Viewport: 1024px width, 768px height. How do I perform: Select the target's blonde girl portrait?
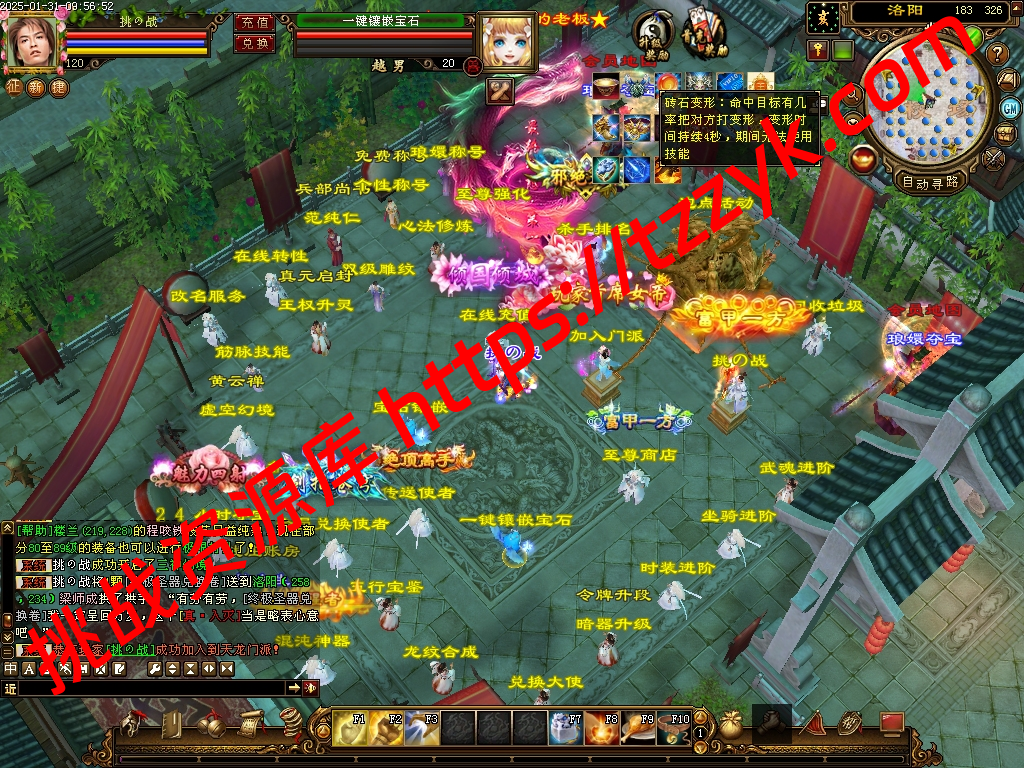pos(506,41)
